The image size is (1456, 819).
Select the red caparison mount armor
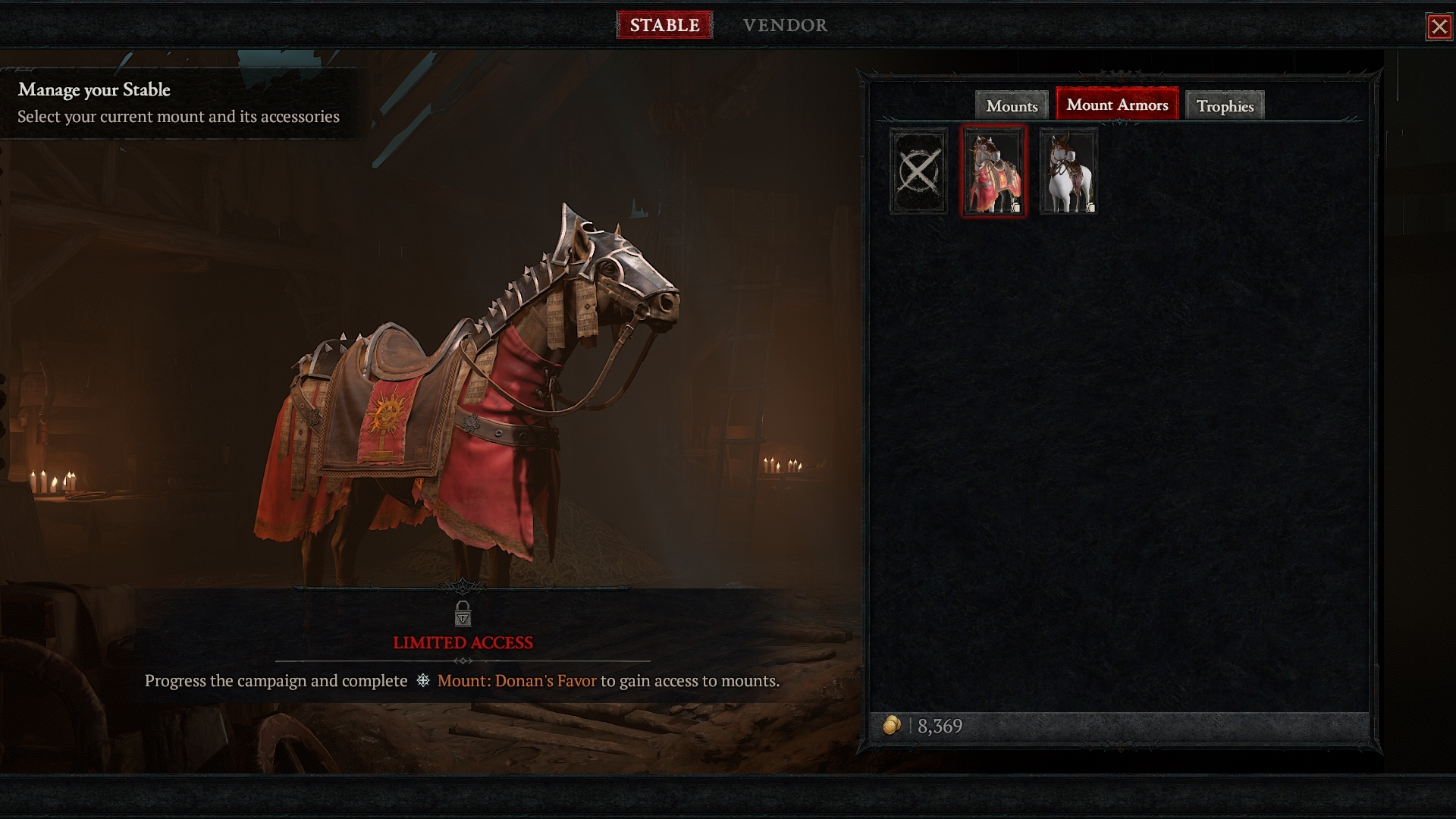(993, 172)
